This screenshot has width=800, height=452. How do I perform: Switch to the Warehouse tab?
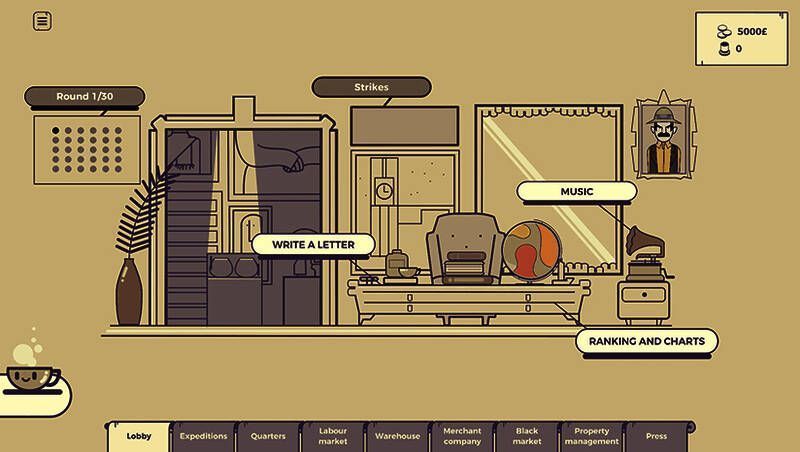tap(397, 436)
